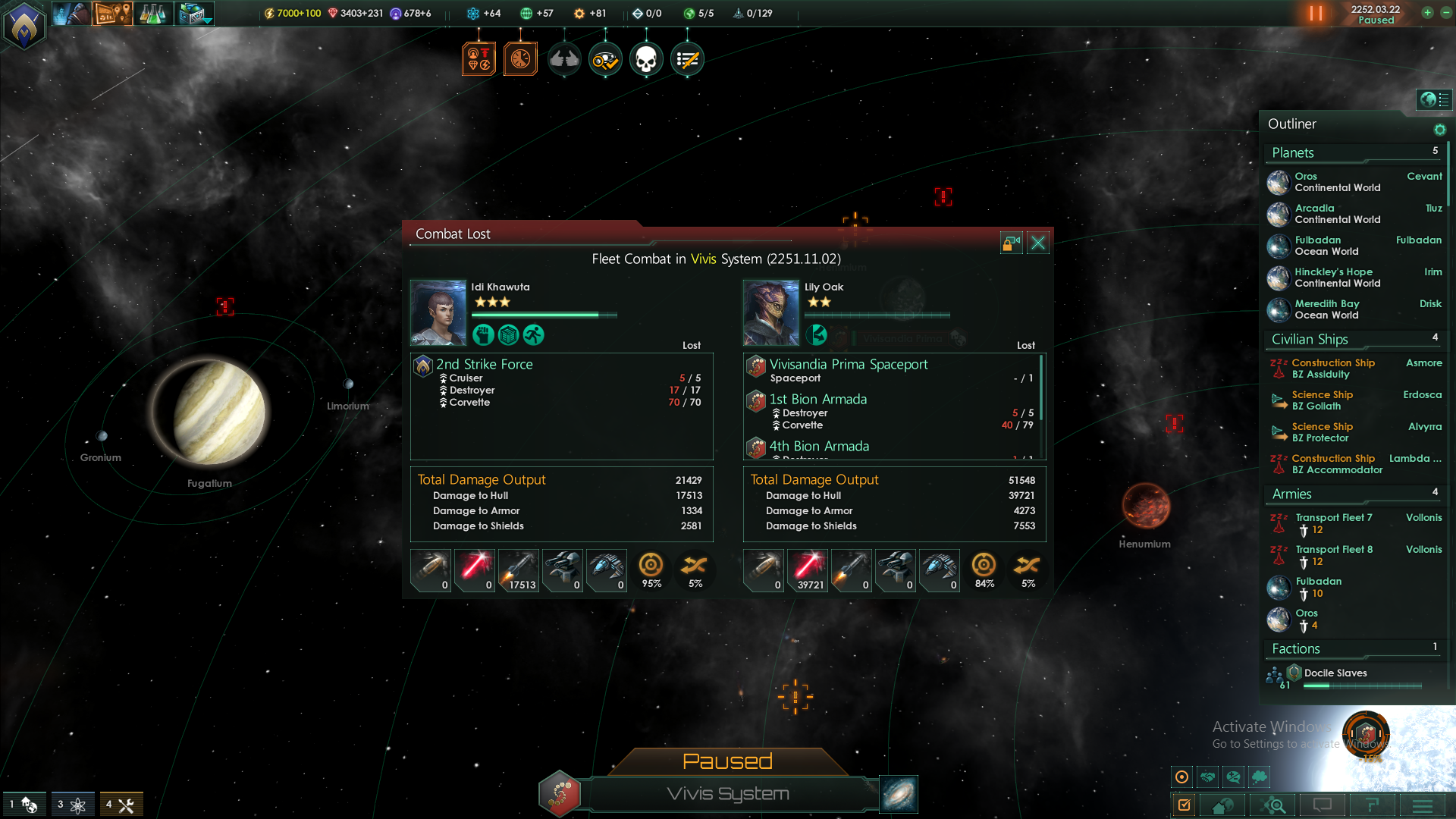The image size is (1456, 819).
Task: Select Science Ship BZ Goliath
Action: tap(1323, 400)
